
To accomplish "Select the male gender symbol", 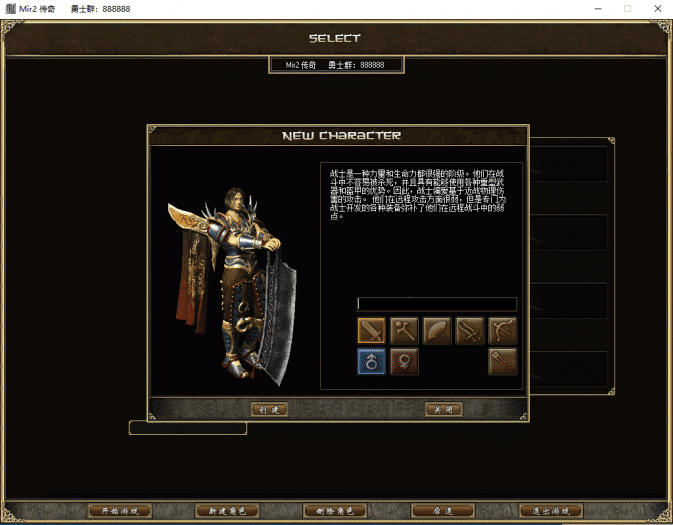I will [x=371, y=361].
